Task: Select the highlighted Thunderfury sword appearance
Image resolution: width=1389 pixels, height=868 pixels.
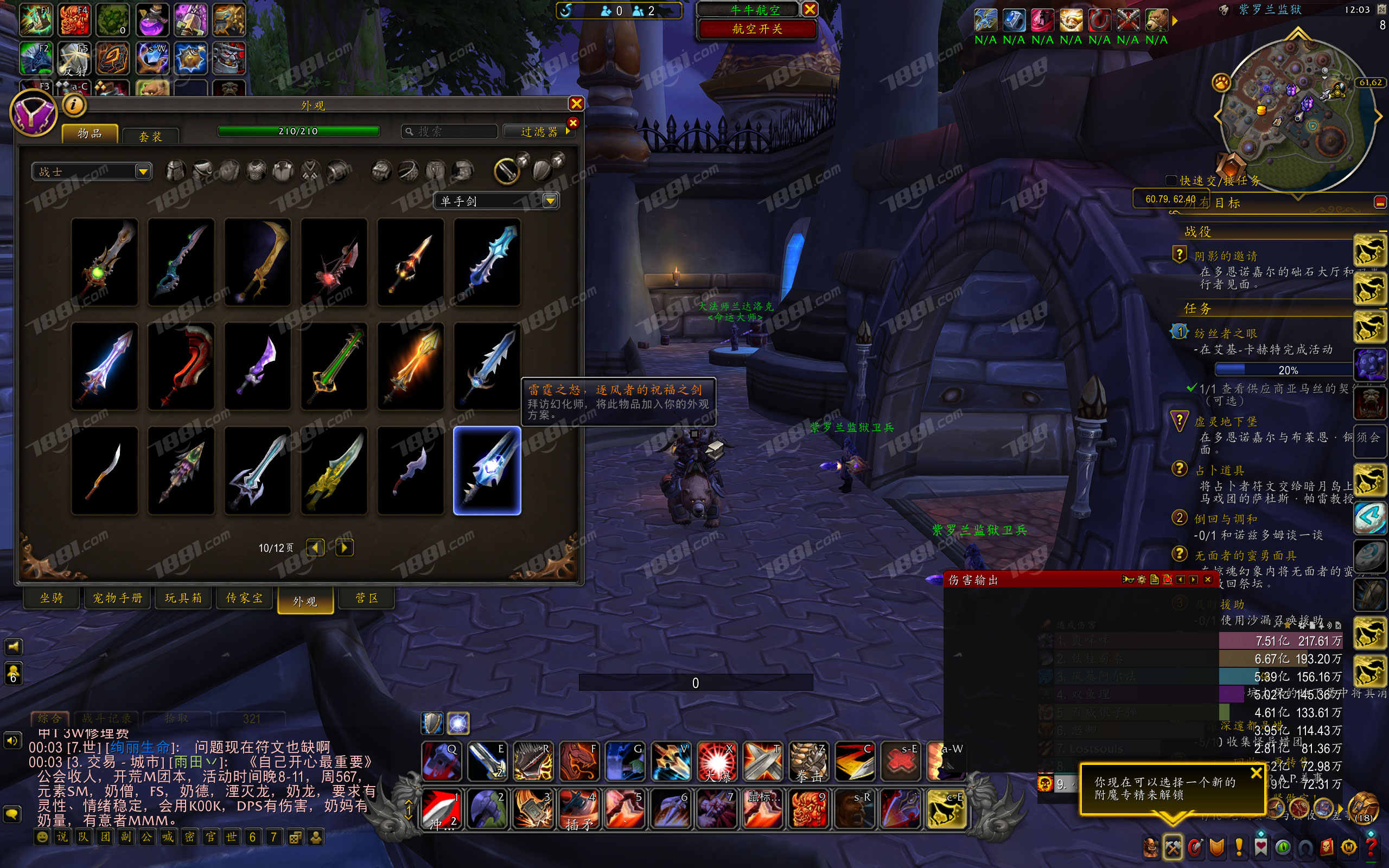Action: (487, 470)
